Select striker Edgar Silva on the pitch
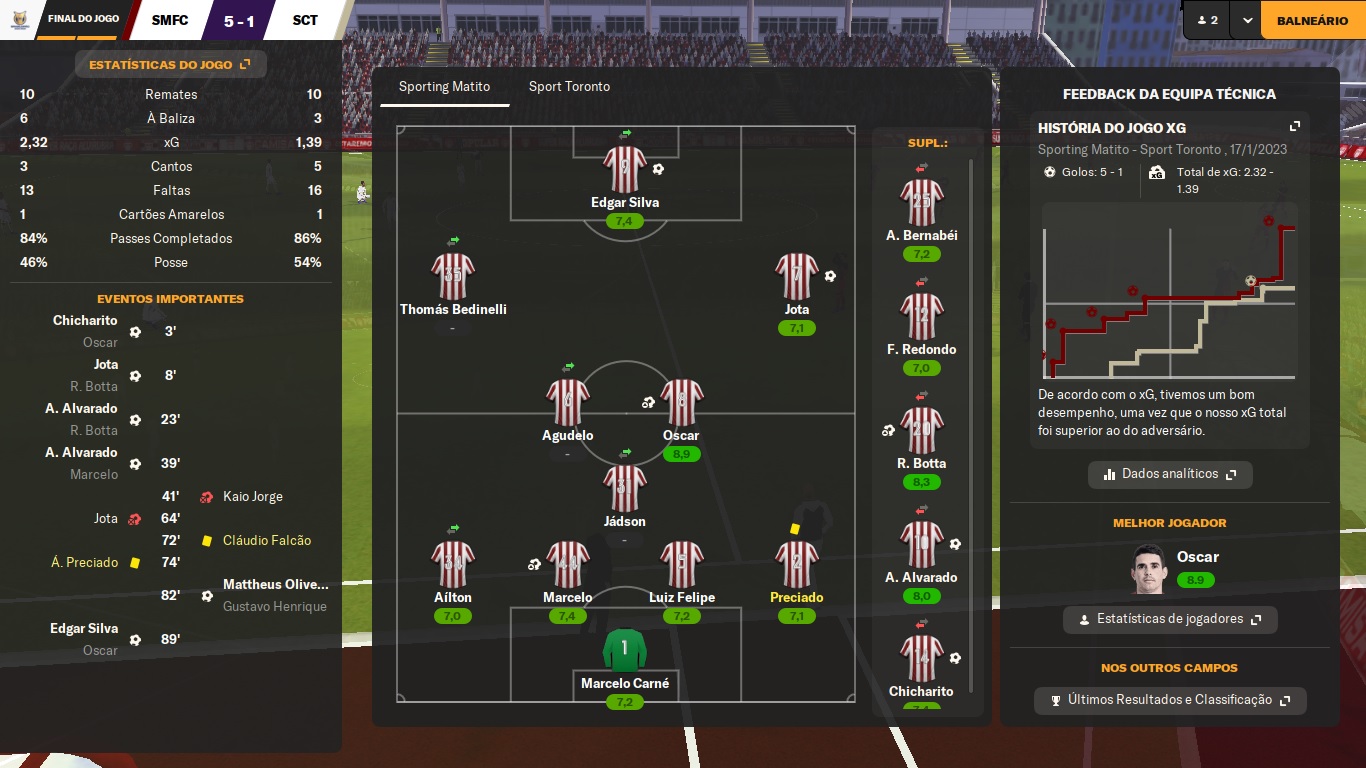This screenshot has height=768, width=1366. (625, 170)
